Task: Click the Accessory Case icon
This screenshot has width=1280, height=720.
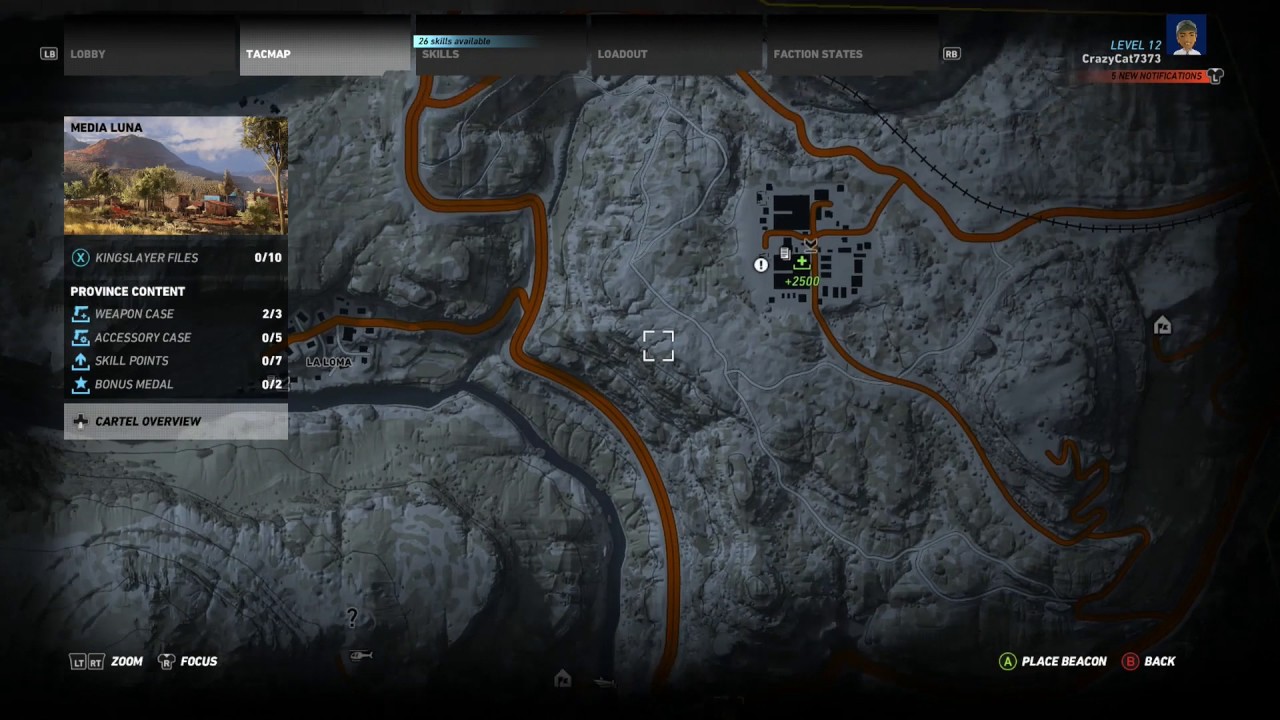Action: (80, 337)
